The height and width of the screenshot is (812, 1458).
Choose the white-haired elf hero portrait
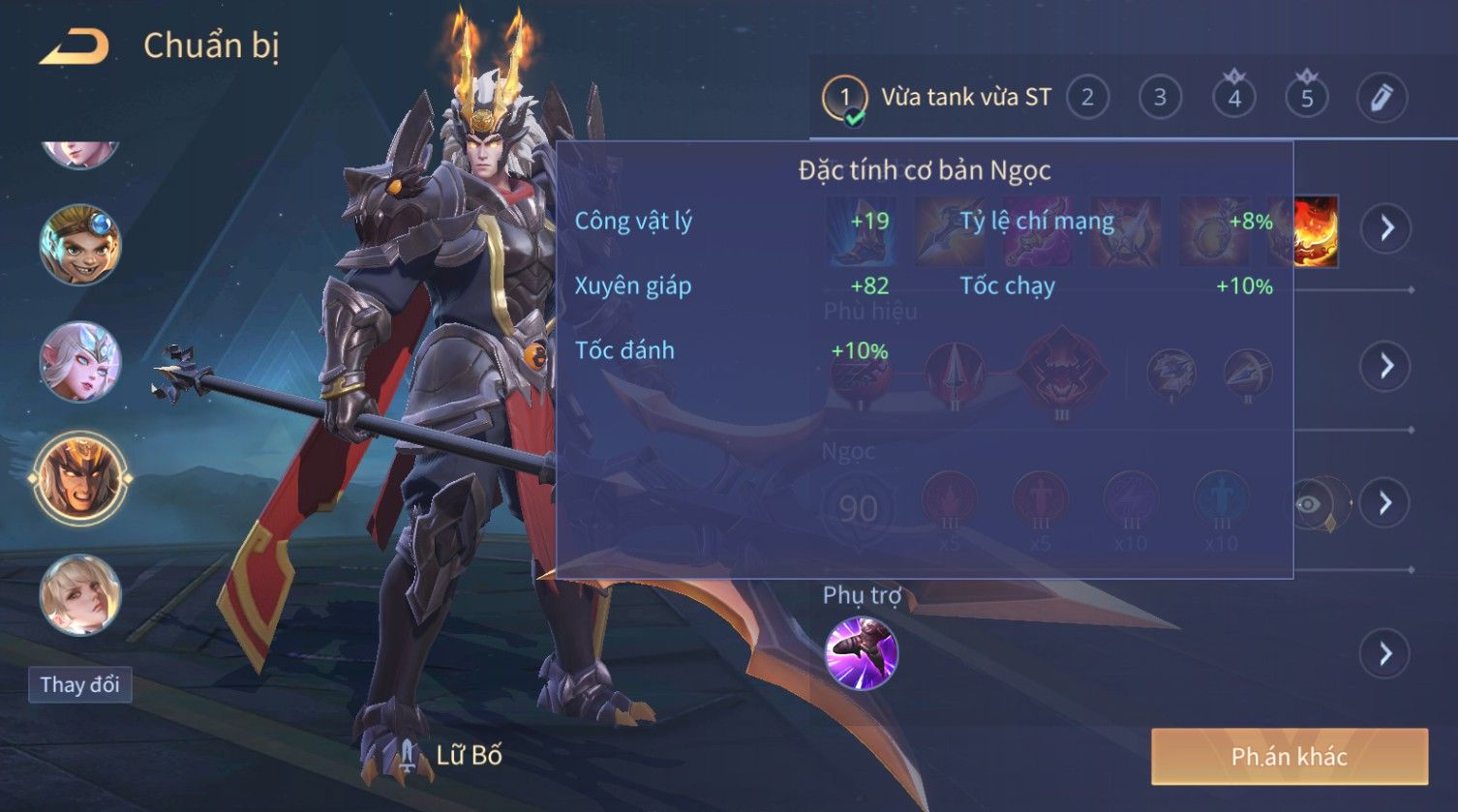click(80, 362)
